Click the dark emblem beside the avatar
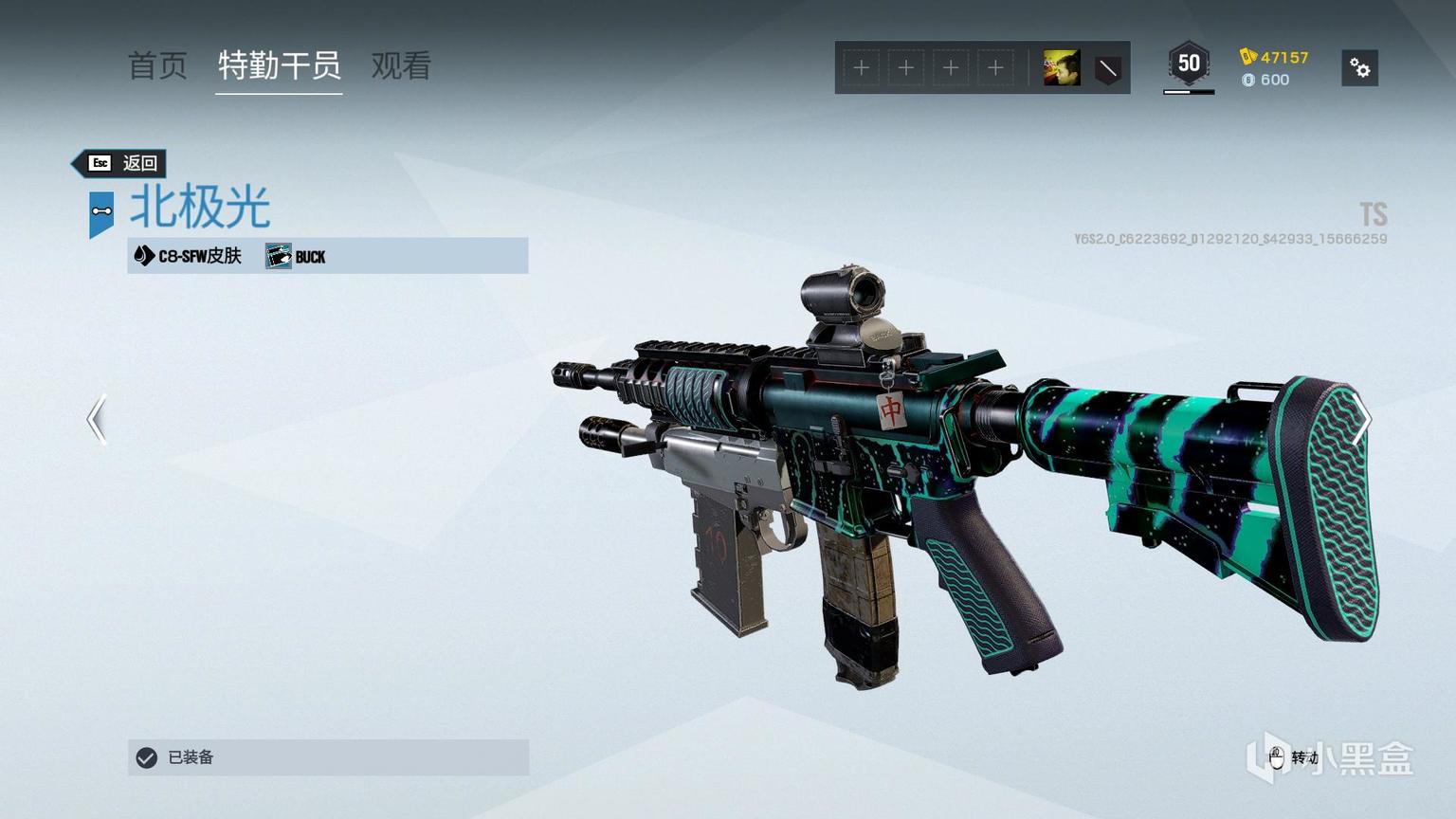The width and height of the screenshot is (1456, 819). point(1107,68)
